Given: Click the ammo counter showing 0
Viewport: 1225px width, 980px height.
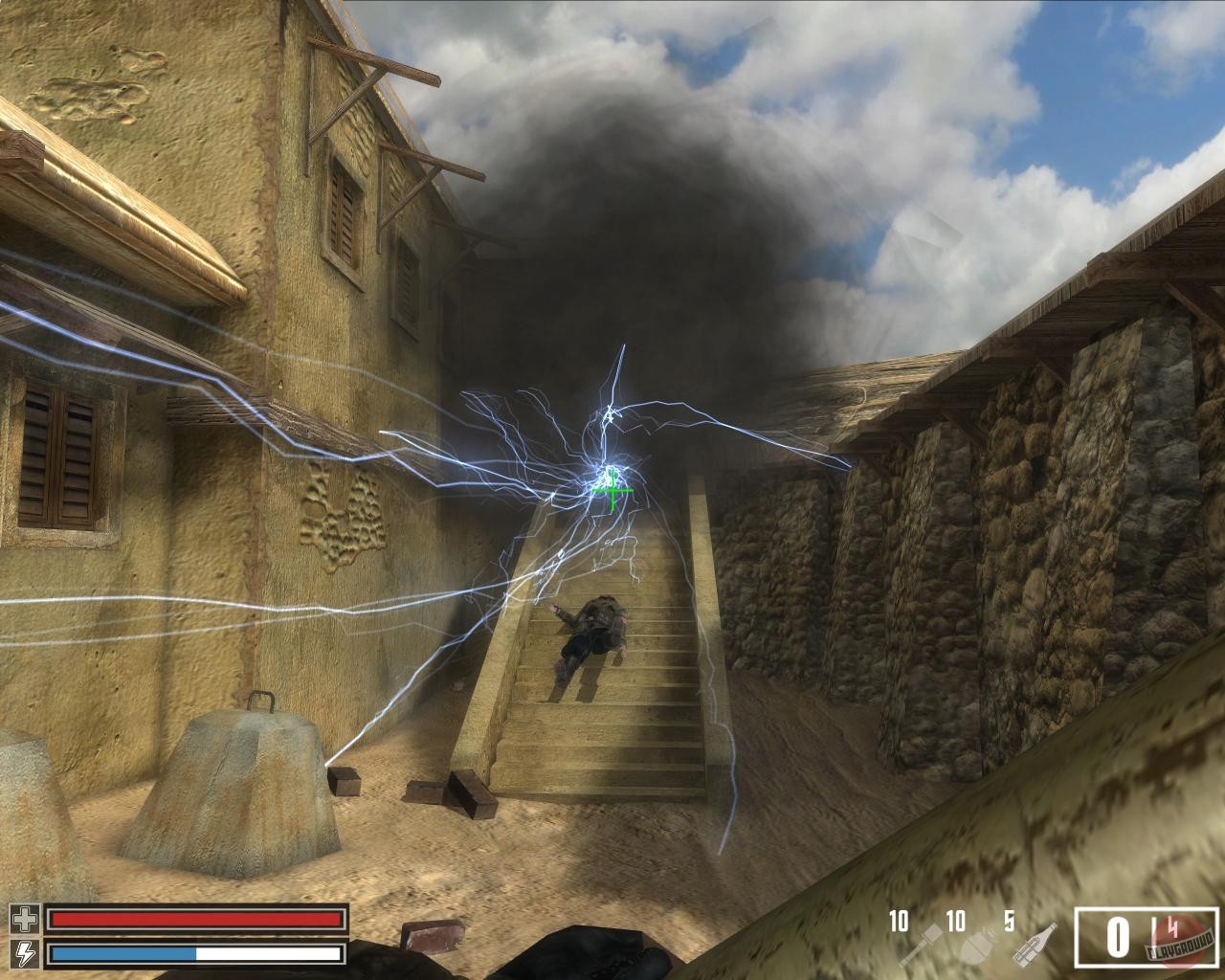Looking at the screenshot, I should coord(1117,935).
